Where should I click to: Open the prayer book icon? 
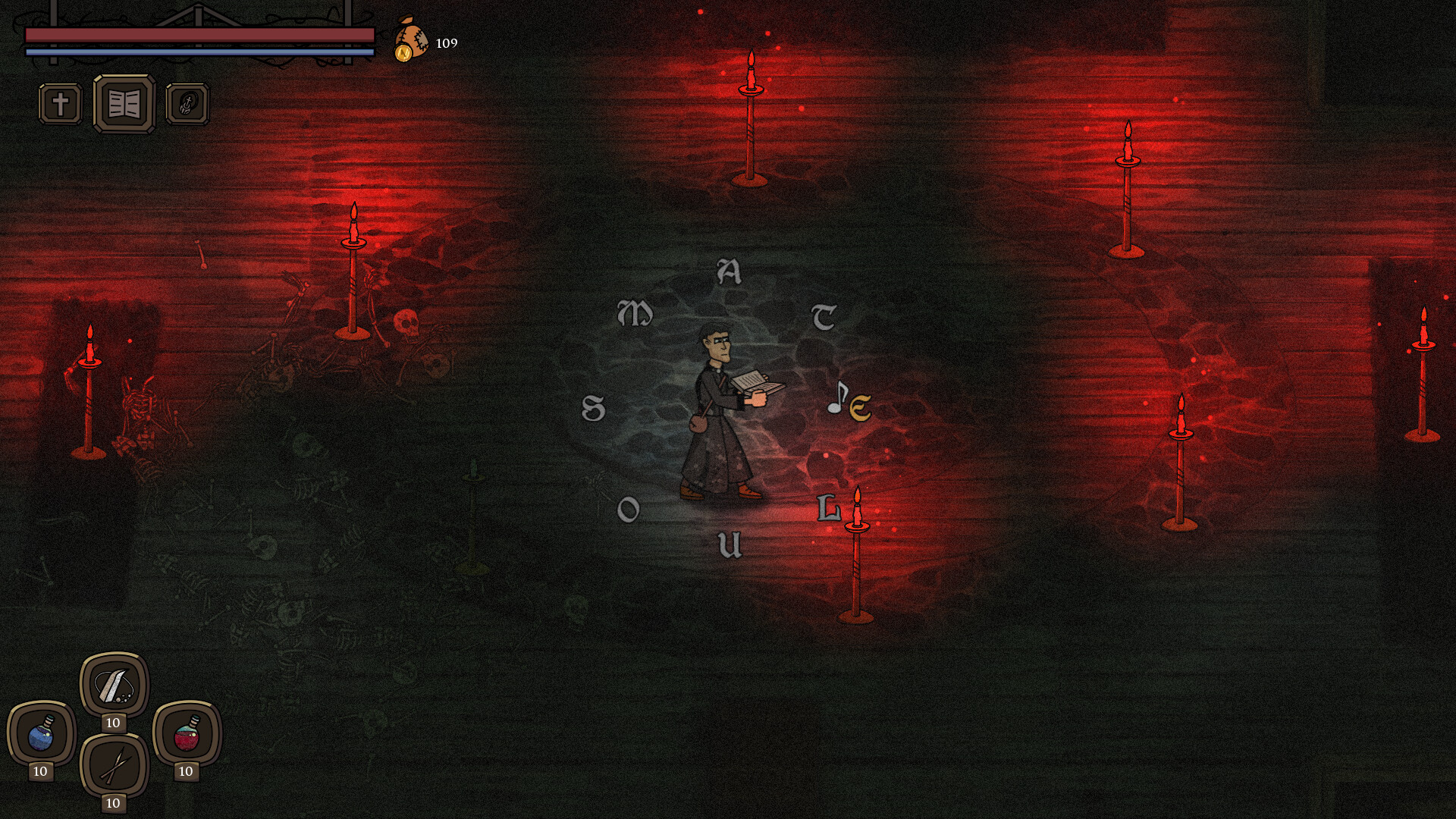(123, 104)
